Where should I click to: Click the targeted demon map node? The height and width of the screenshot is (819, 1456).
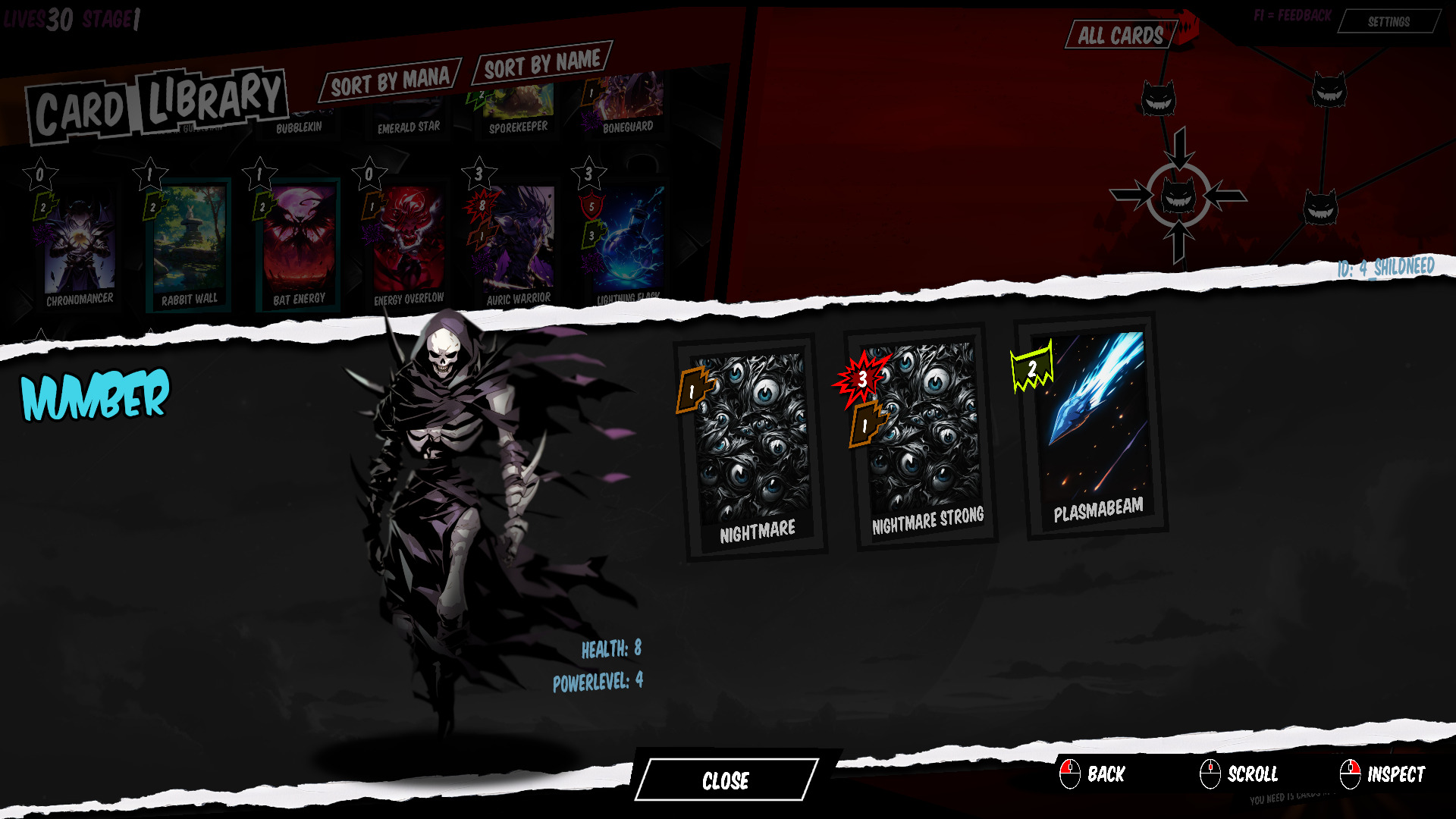click(x=1178, y=197)
